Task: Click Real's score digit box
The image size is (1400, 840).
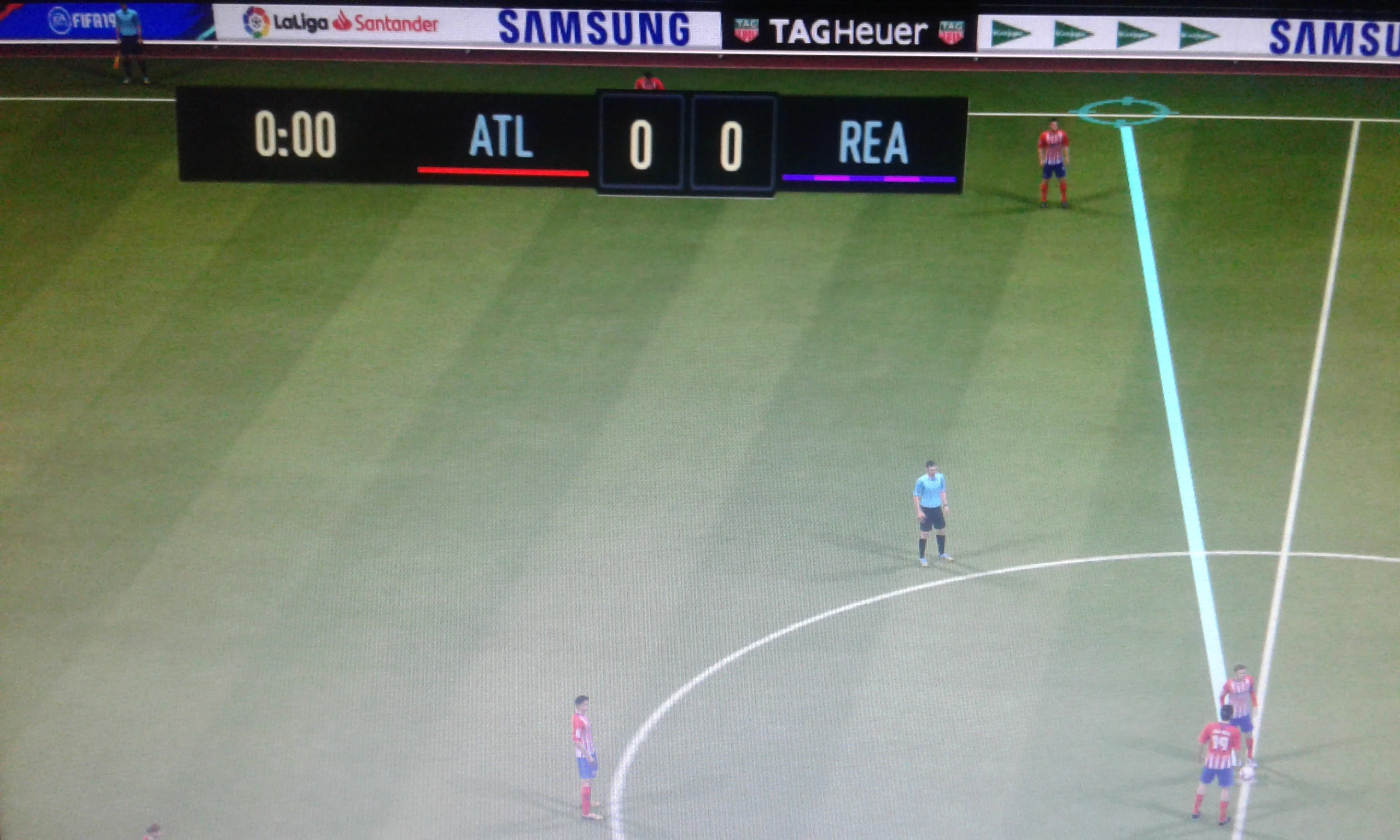Action: coord(732,144)
